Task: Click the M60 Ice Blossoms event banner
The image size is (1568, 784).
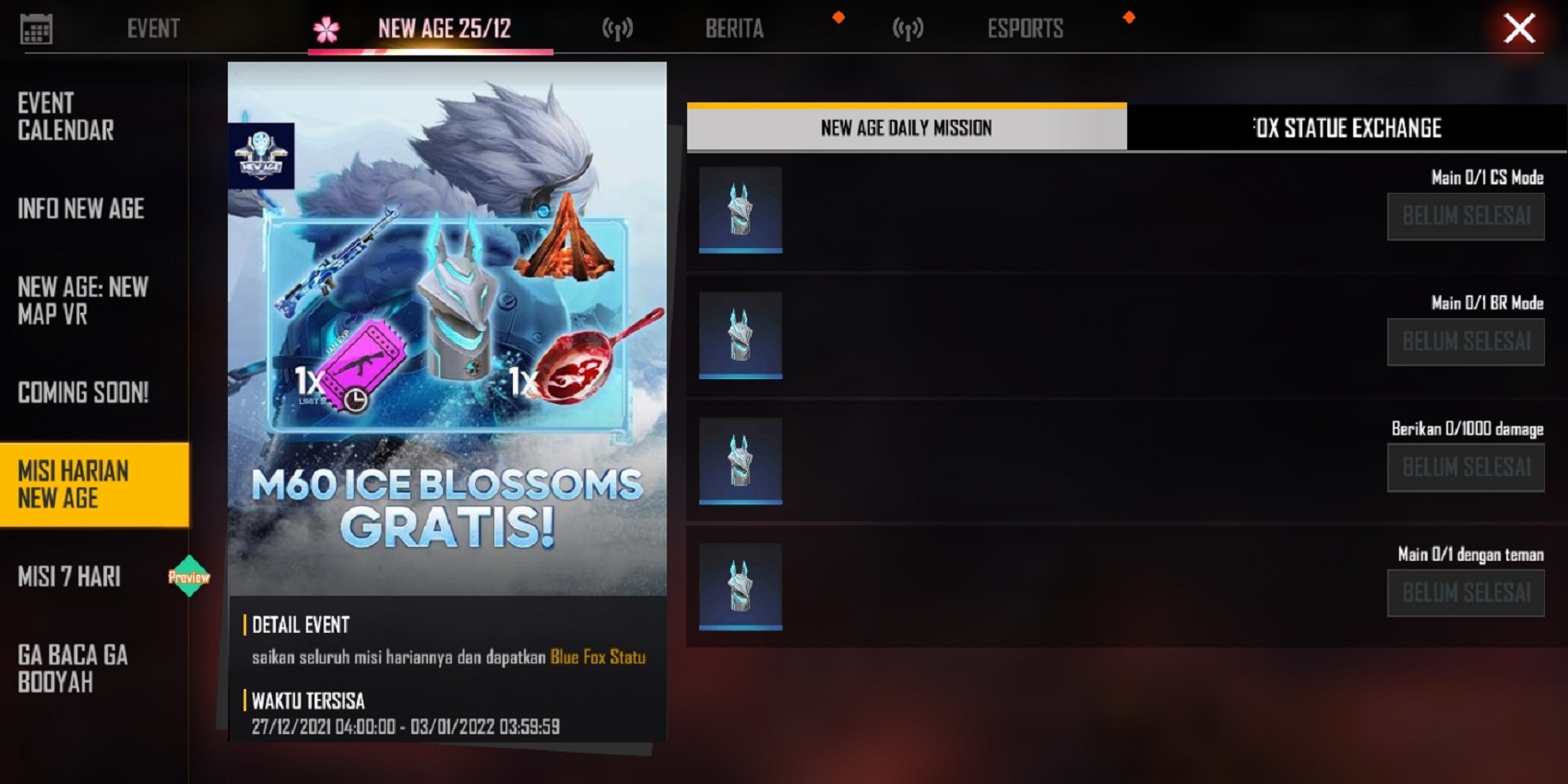Action: tap(445, 369)
